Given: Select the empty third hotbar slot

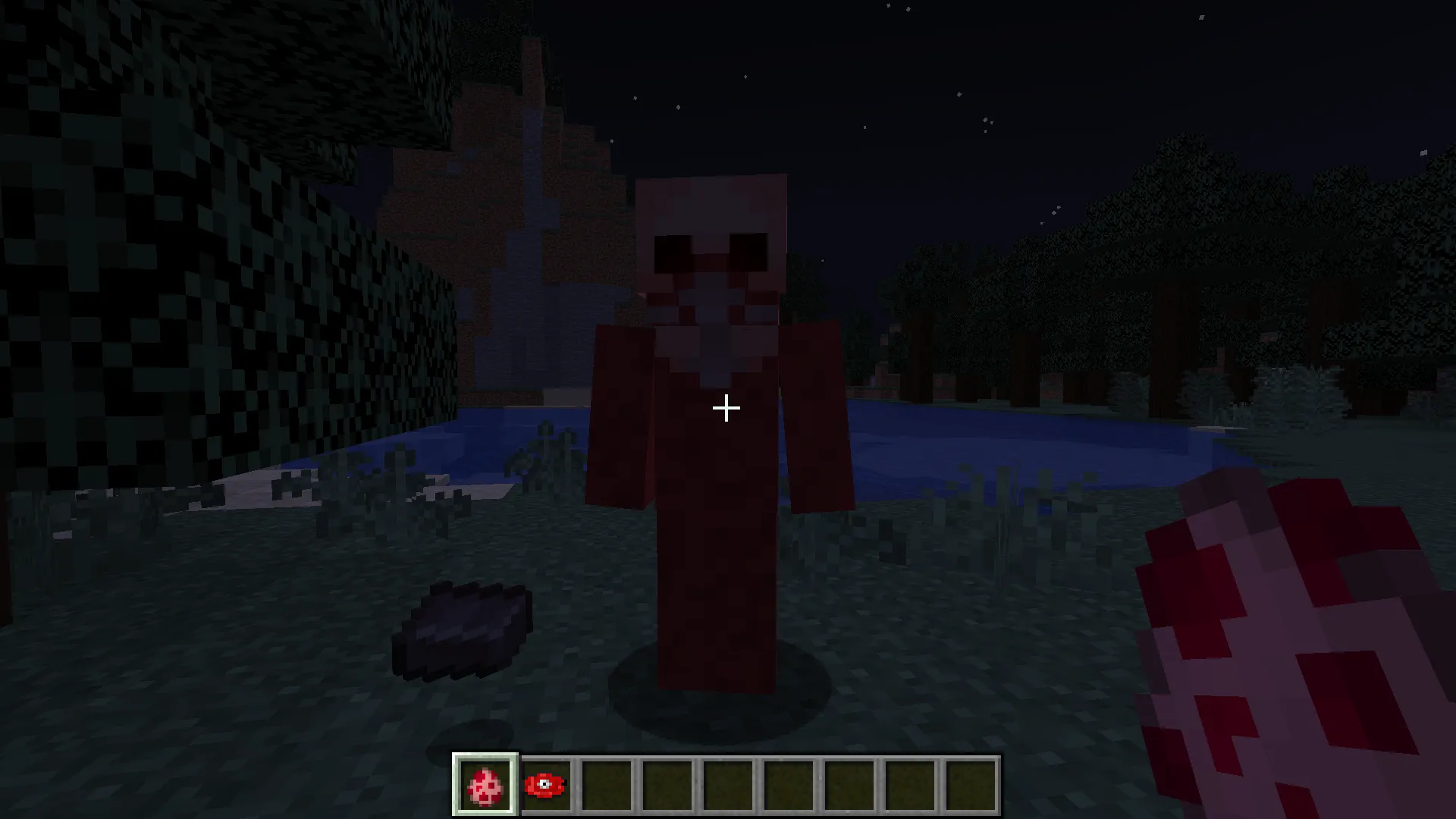Looking at the screenshot, I should pos(608,784).
